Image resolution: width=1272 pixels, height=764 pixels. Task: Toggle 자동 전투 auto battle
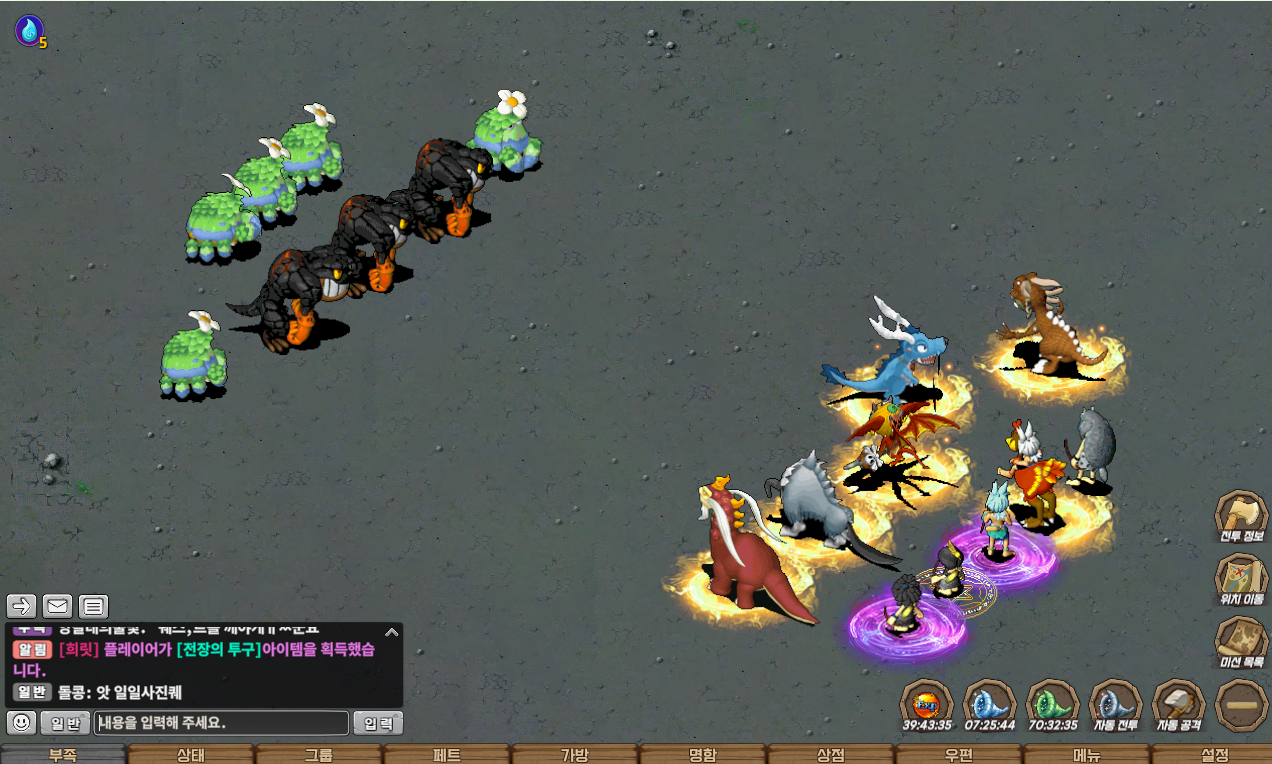[x=1114, y=704]
